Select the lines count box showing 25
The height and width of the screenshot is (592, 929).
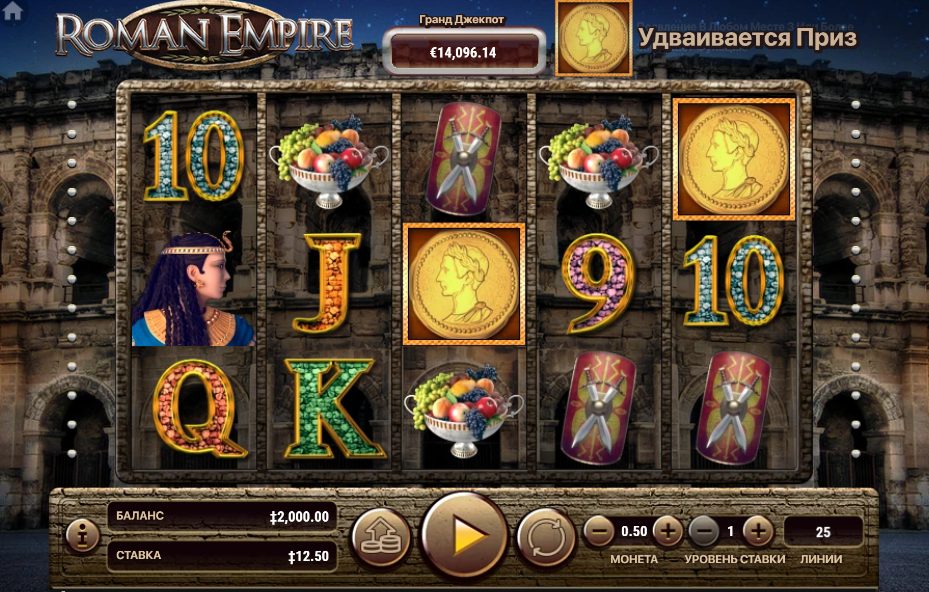tap(823, 531)
